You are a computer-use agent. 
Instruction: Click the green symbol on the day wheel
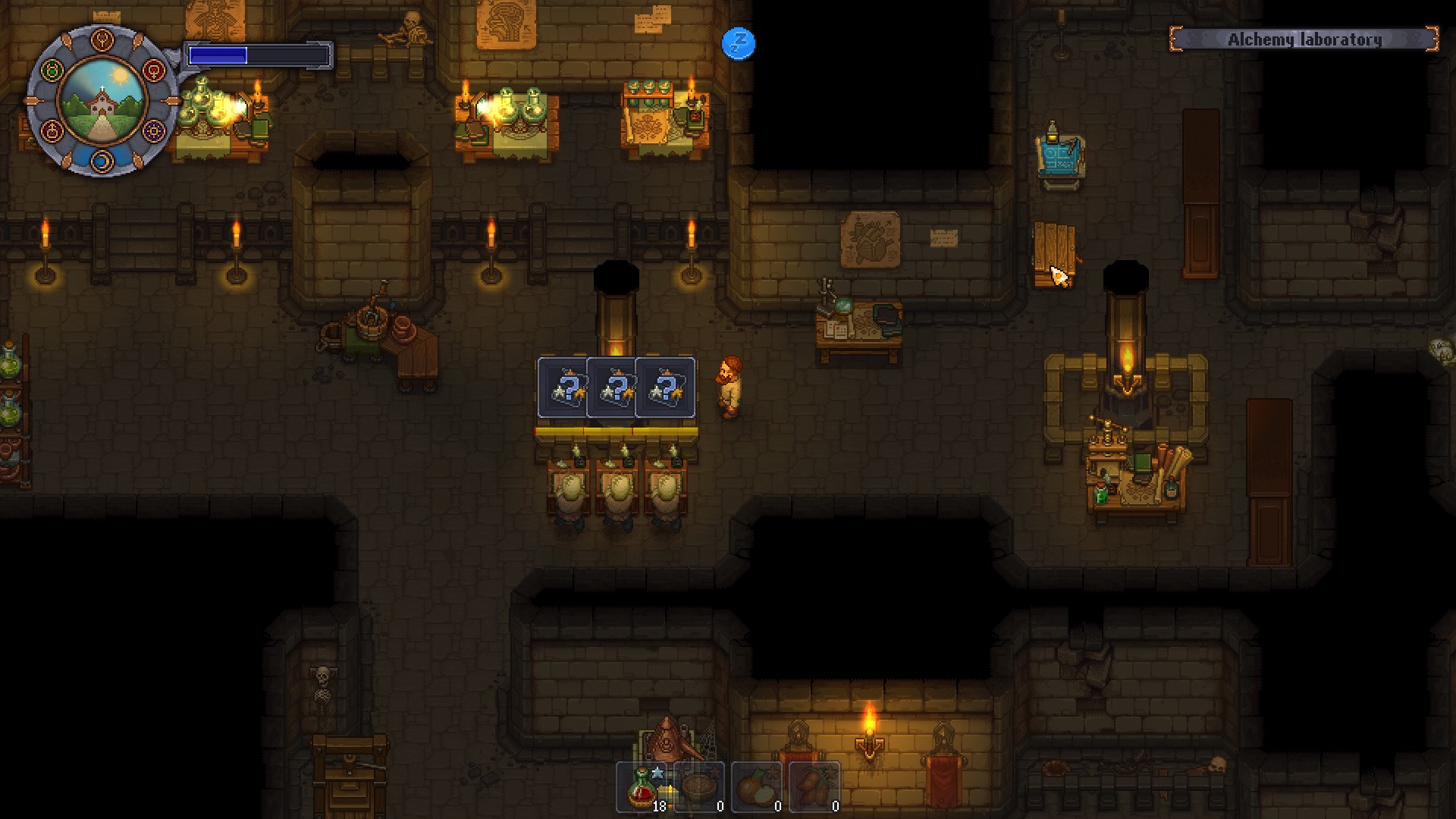[x=52, y=71]
